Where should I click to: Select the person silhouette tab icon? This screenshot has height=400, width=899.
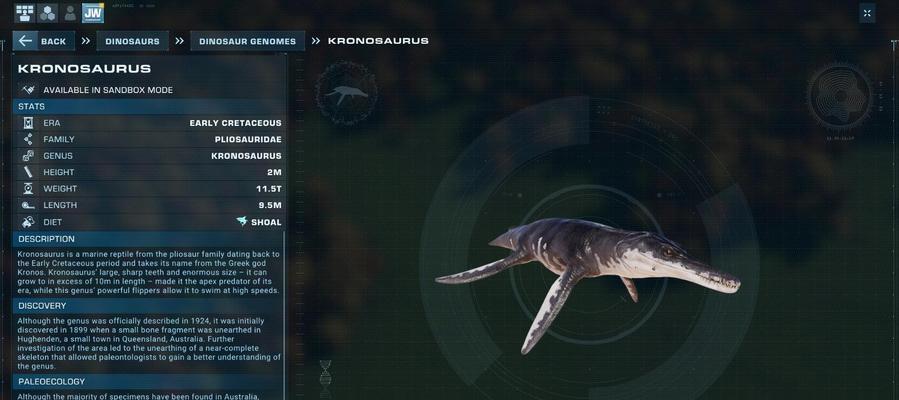(x=69, y=13)
